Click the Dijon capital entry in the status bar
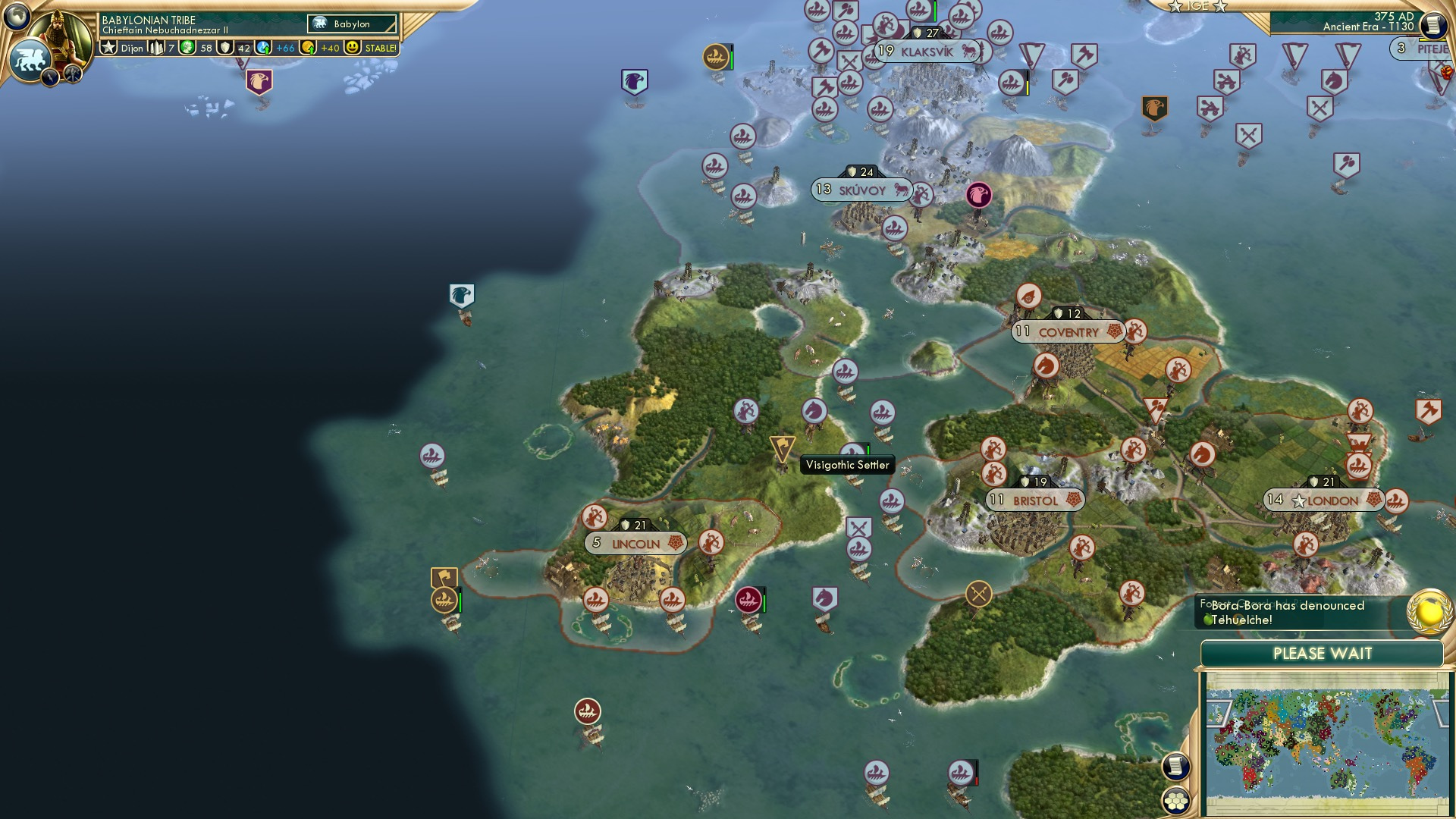 (x=133, y=47)
